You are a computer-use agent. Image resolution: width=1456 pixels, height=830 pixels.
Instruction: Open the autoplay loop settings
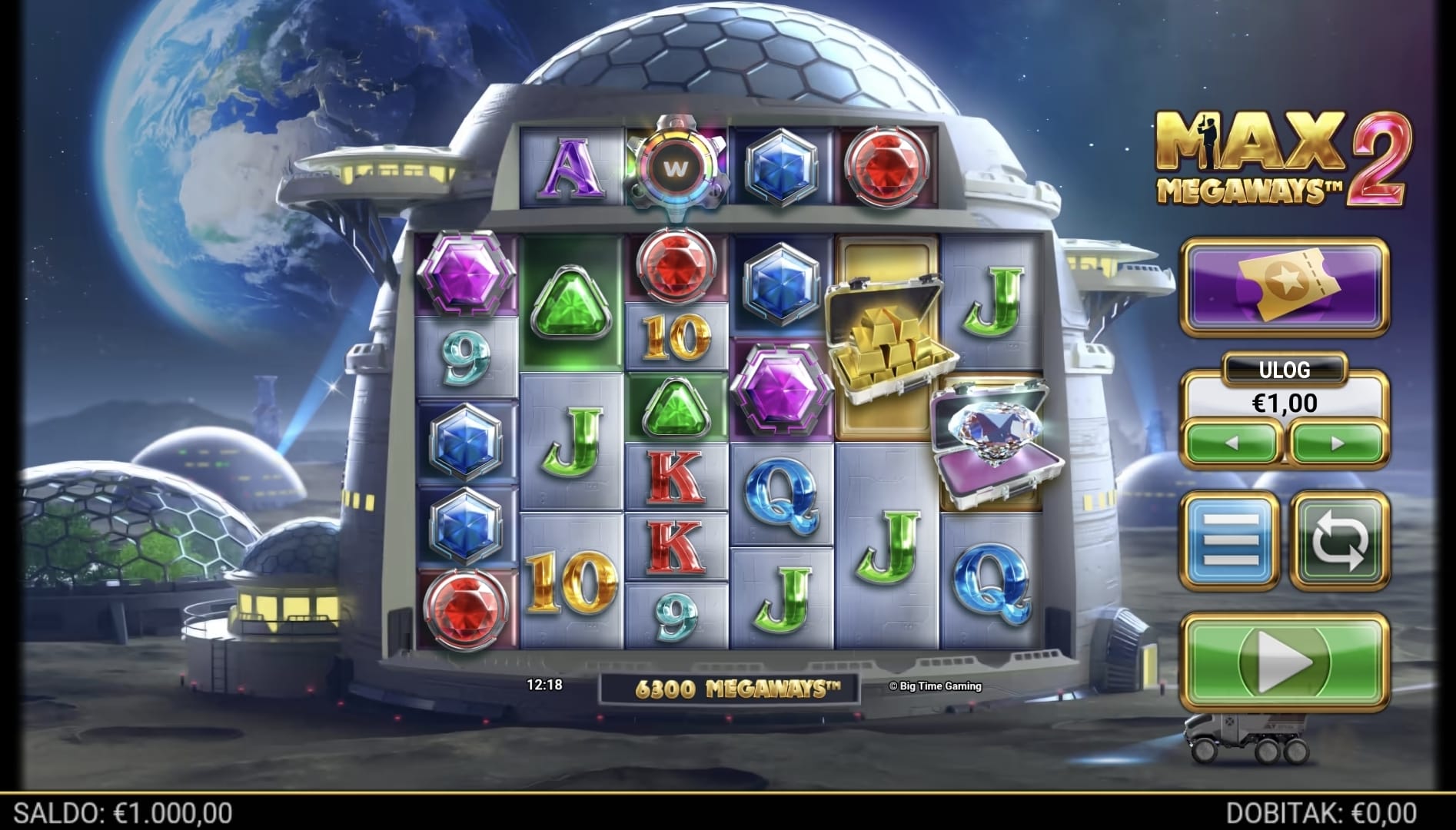click(1339, 540)
